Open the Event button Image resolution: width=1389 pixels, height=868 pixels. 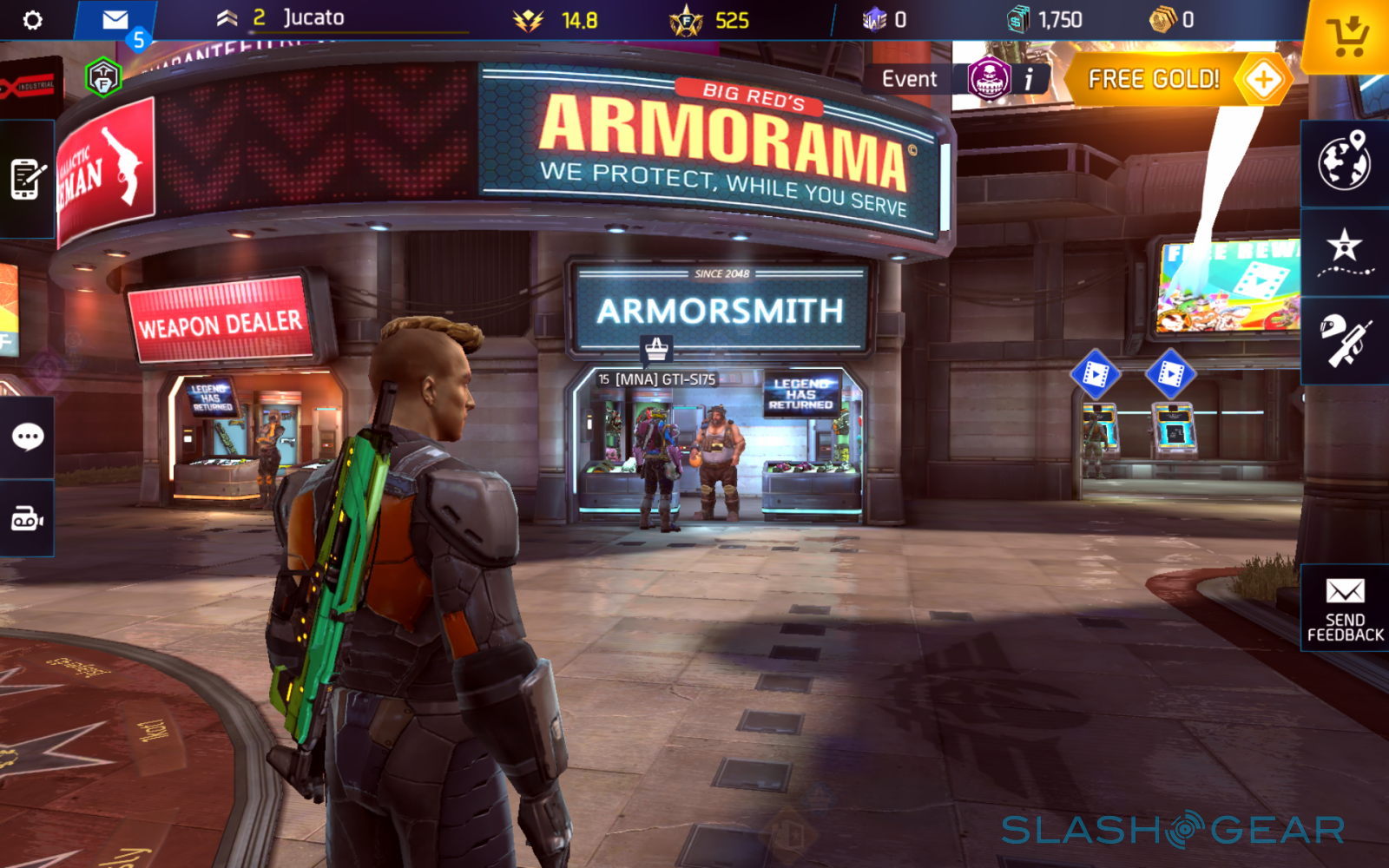point(909,79)
